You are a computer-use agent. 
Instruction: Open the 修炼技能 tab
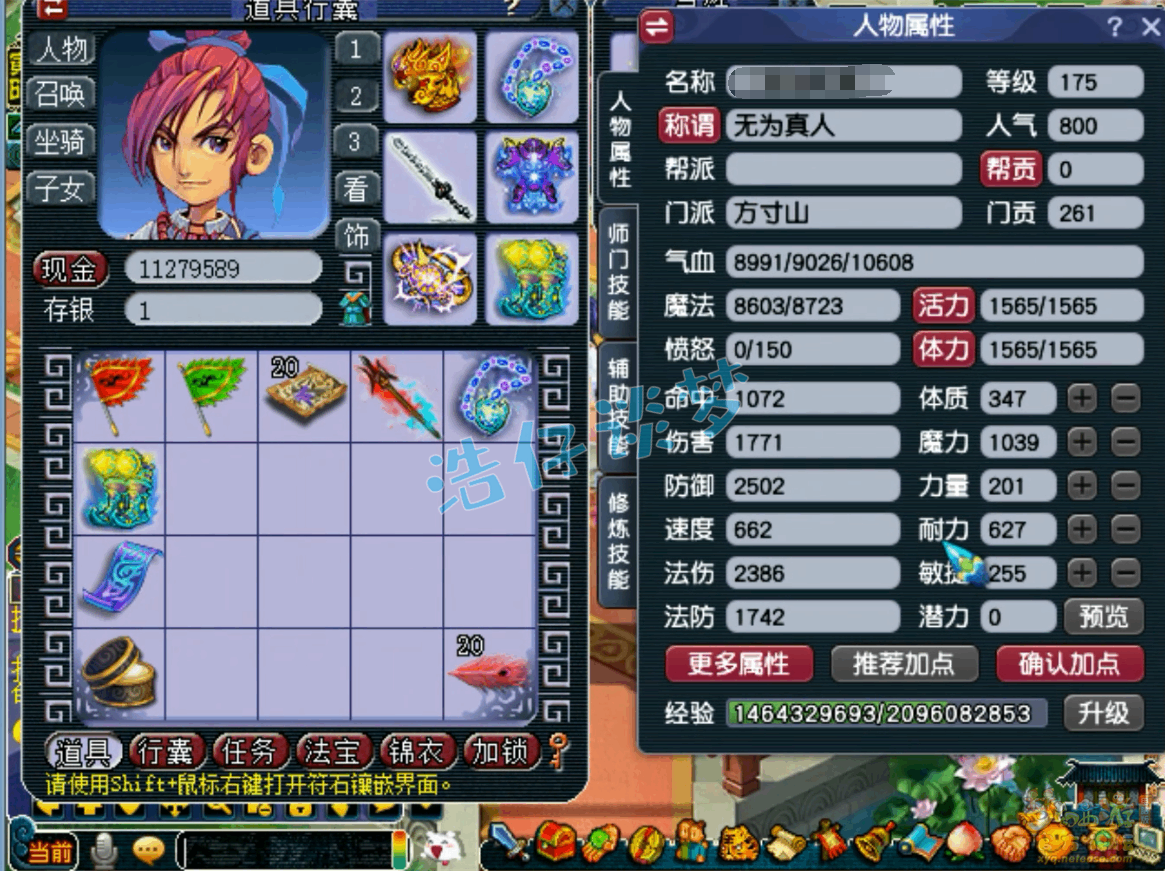click(x=619, y=541)
